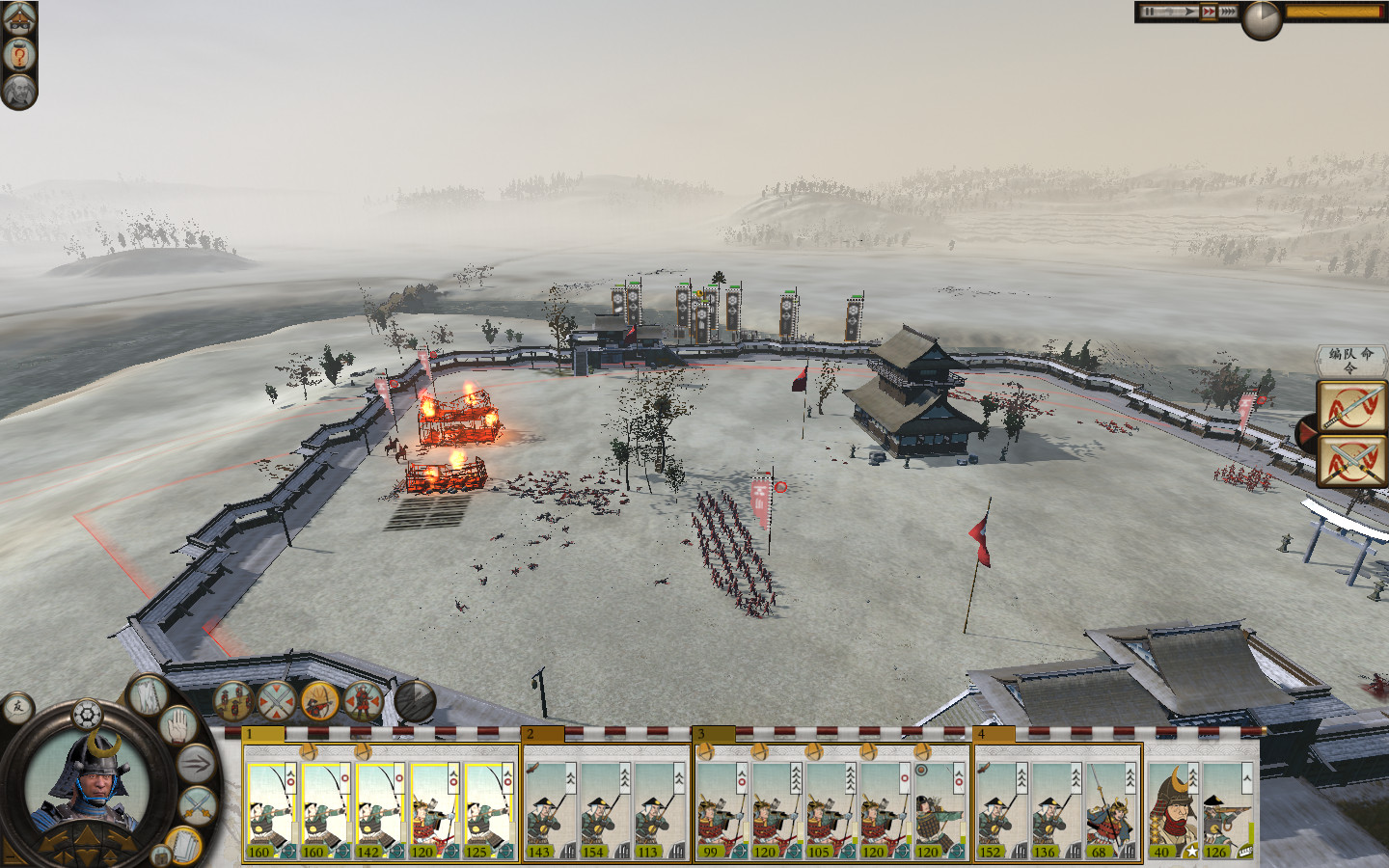Viewport: 1389px width, 868px height.
Task: Open the question mark help button
Action: pyautogui.click(x=19, y=55)
